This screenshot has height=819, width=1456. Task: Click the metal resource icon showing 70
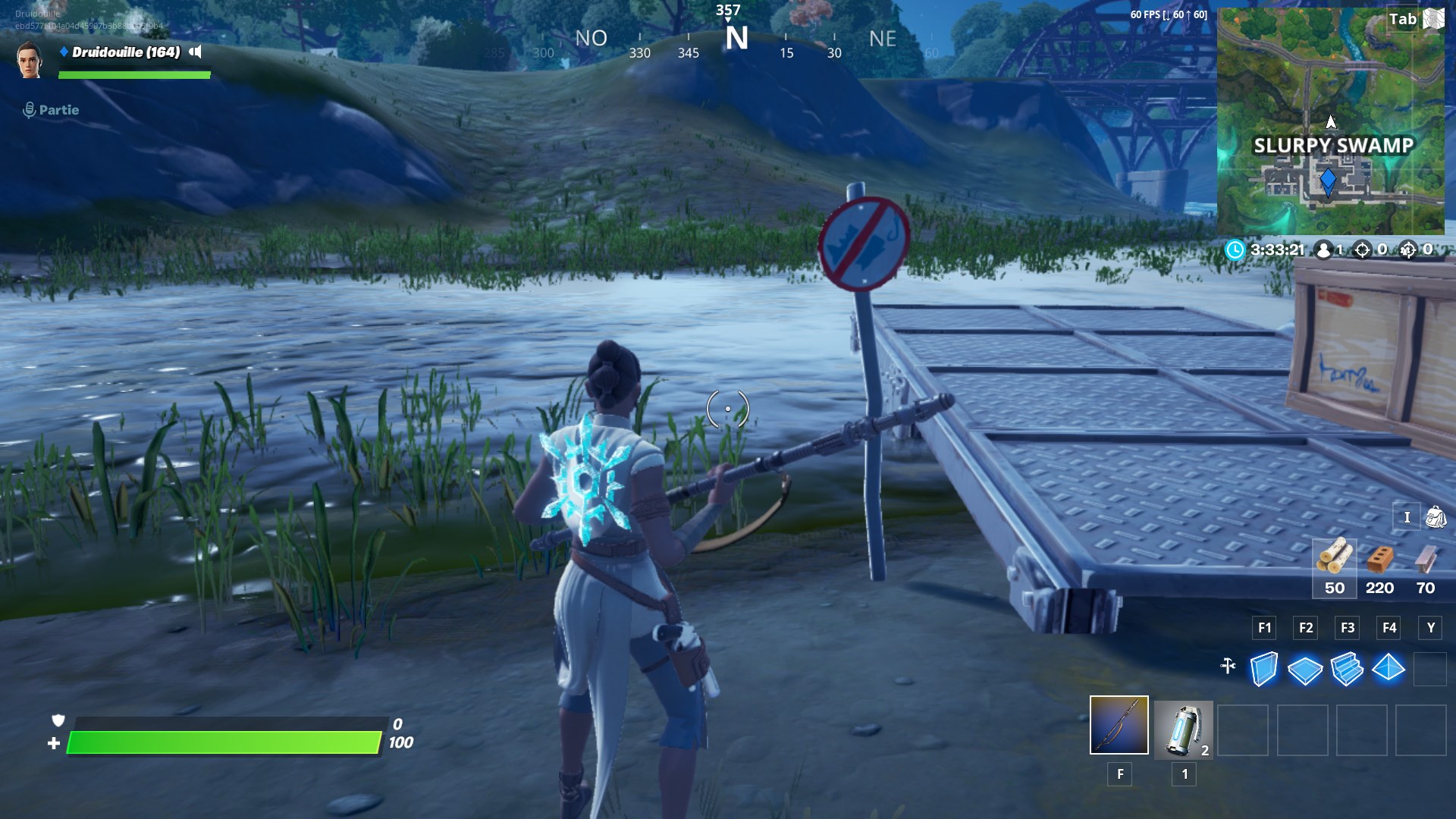pyautogui.click(x=1426, y=563)
